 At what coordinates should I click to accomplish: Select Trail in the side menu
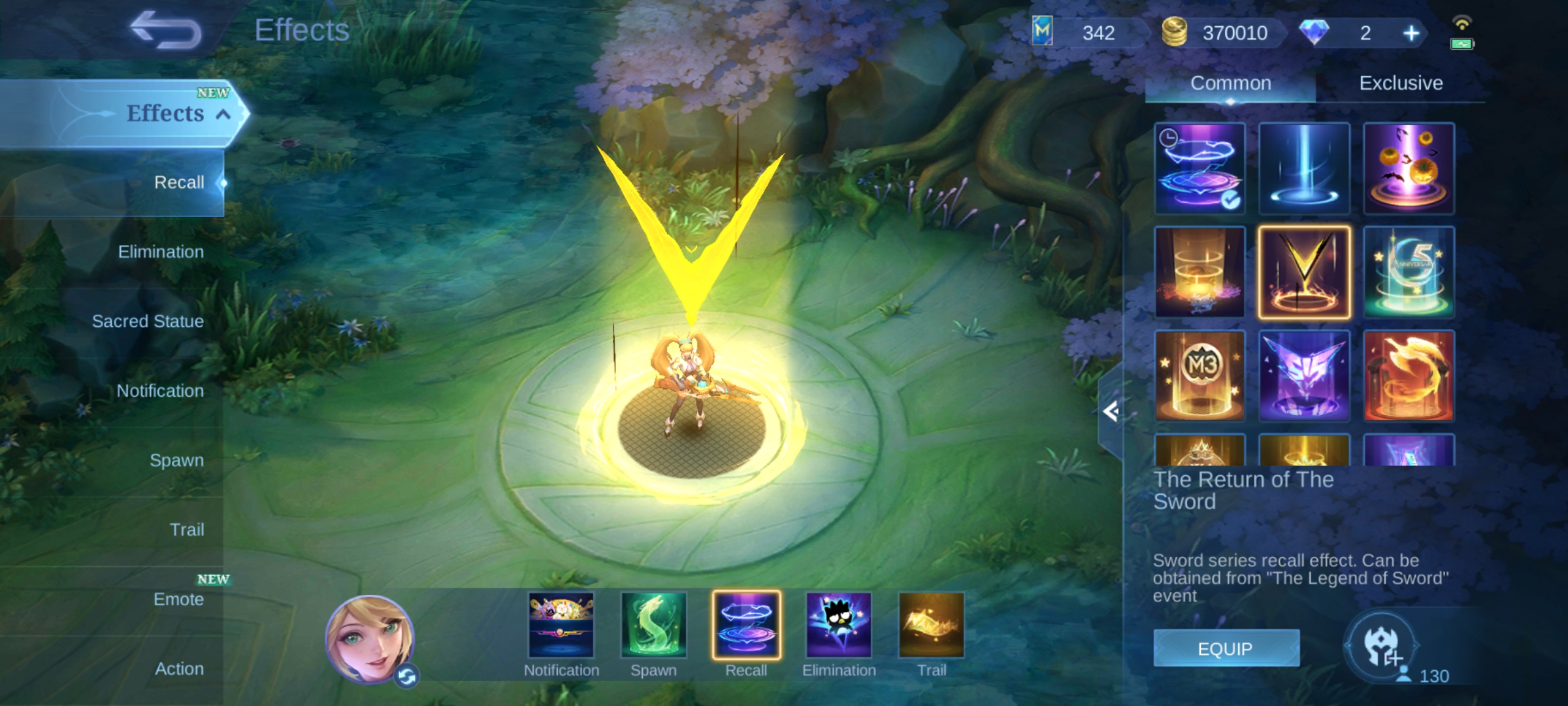coord(187,529)
